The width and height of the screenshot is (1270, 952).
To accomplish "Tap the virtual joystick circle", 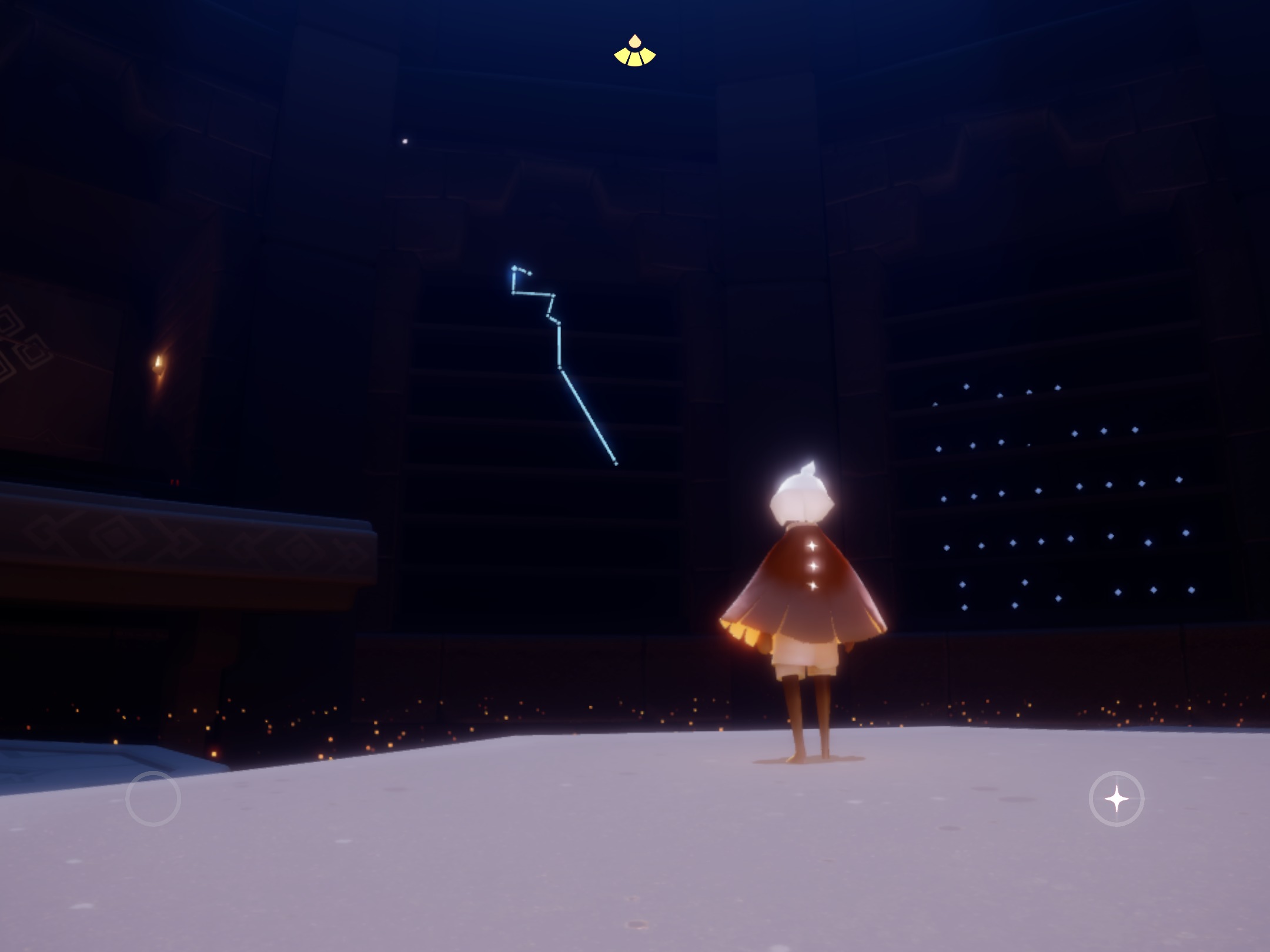I will 153,799.
